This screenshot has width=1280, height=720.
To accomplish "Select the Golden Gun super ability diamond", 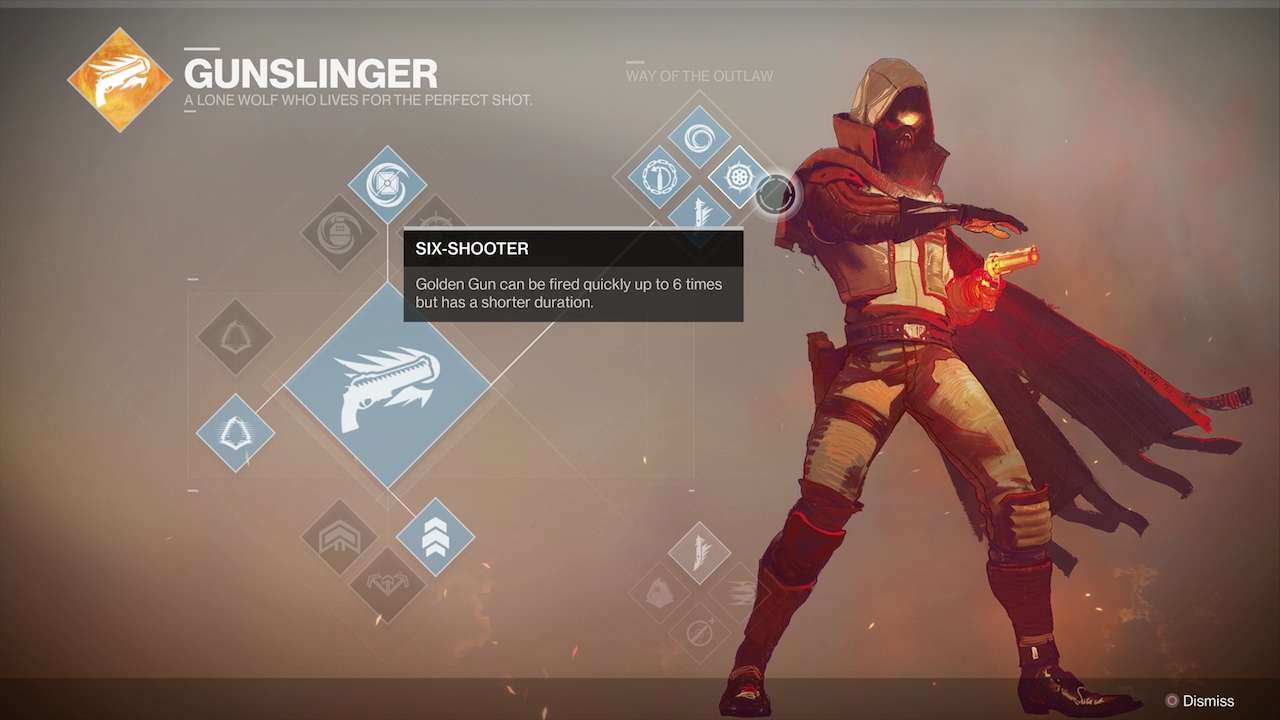I will 387,385.
